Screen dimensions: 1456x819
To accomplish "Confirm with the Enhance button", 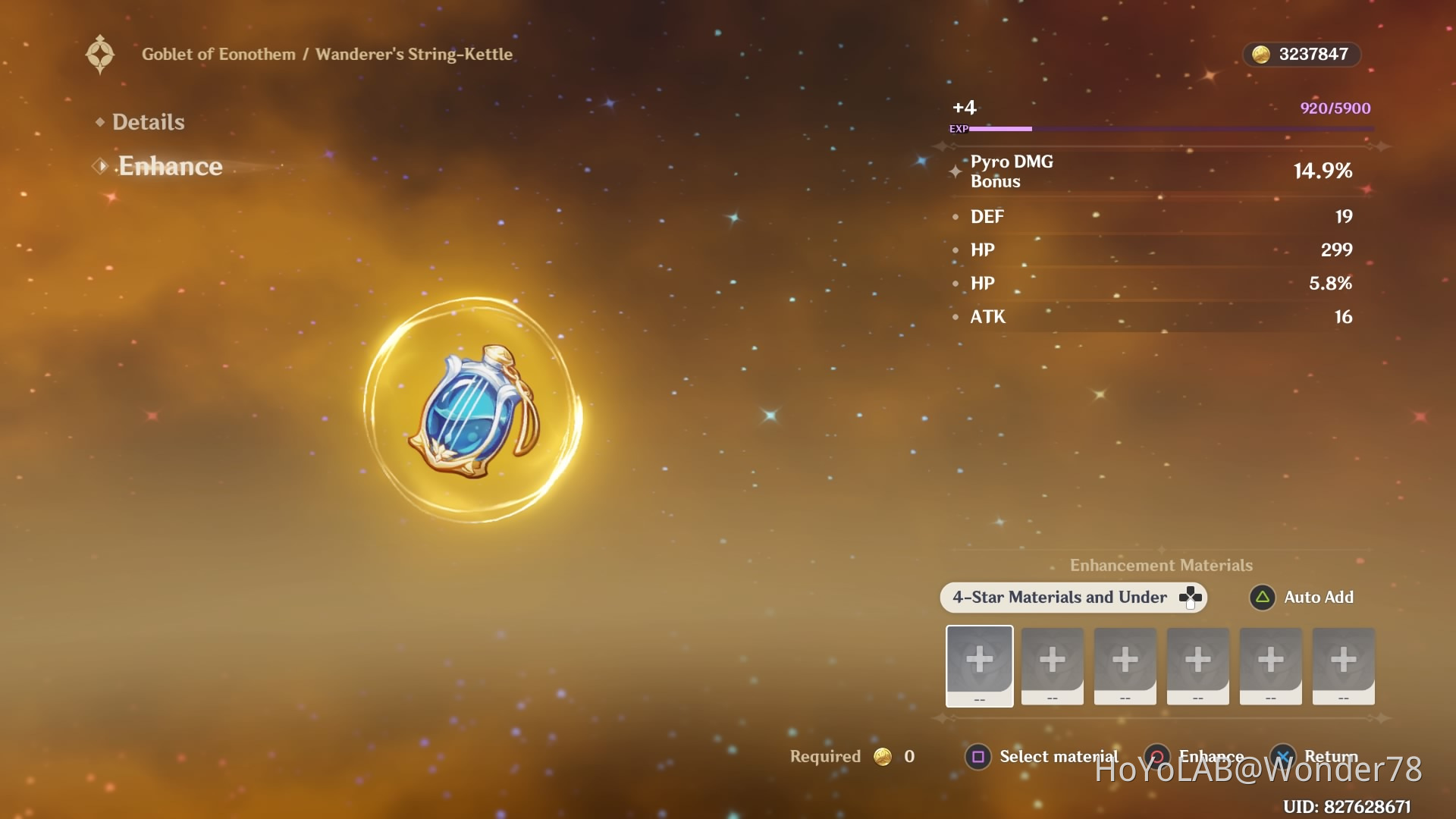I will (x=1197, y=757).
